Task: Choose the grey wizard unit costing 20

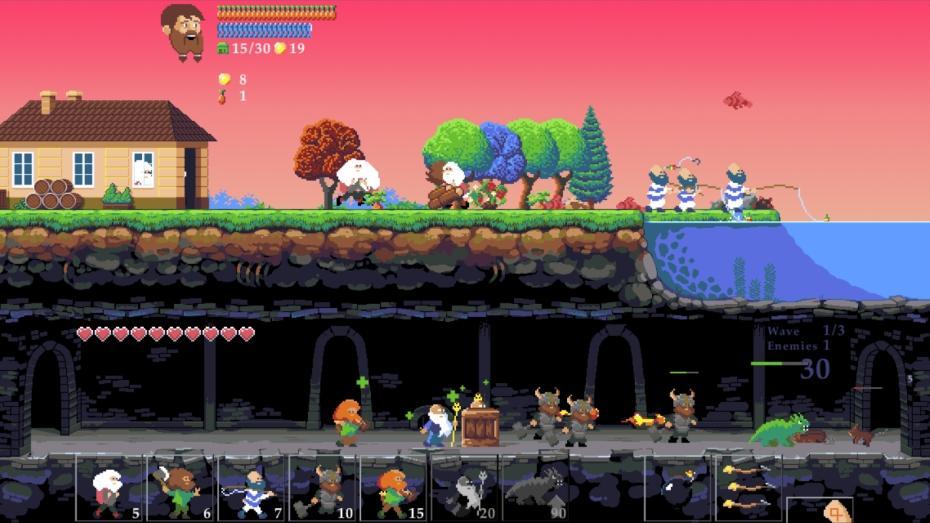Action: pyautogui.click(x=465, y=487)
